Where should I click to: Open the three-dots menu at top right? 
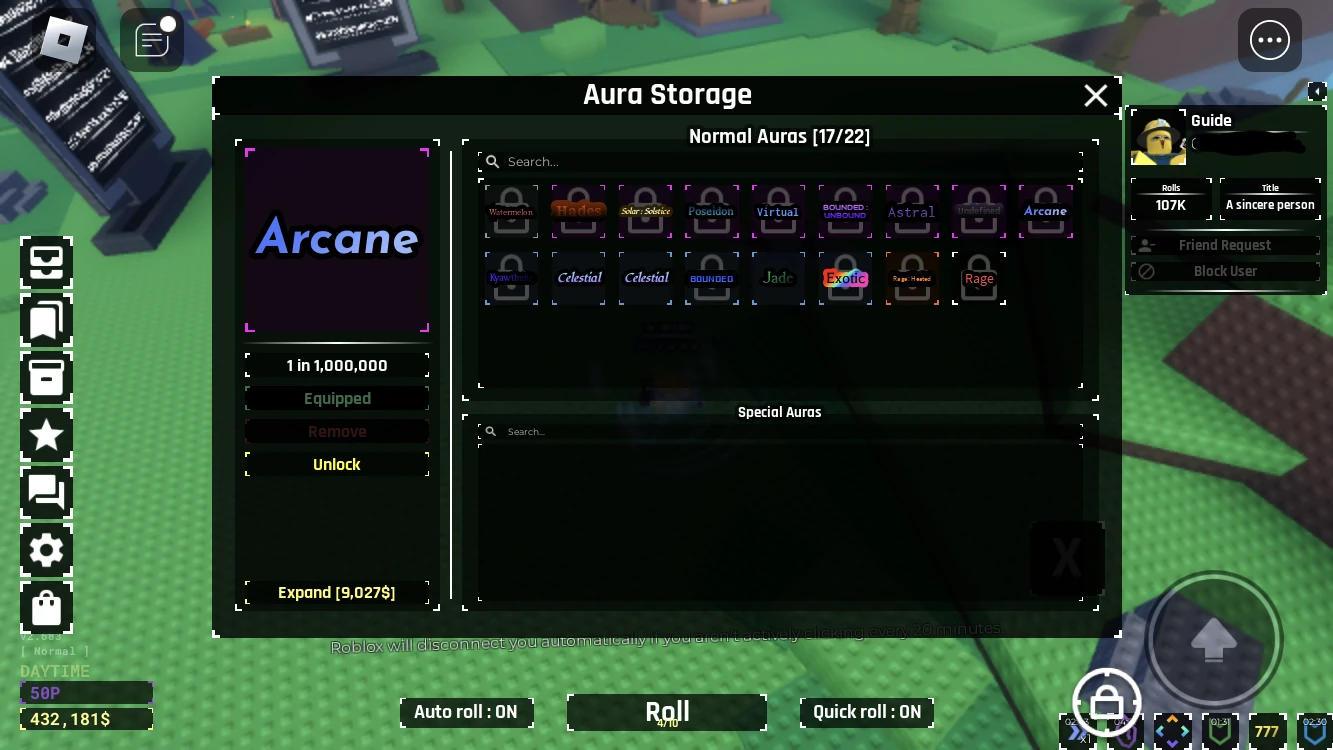pos(1270,40)
